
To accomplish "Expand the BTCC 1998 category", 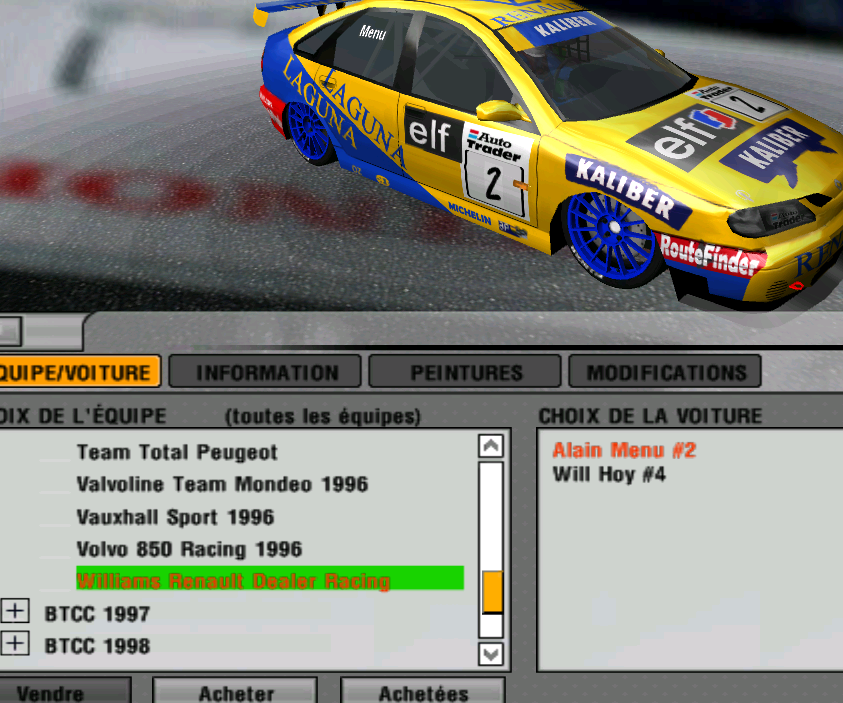I will click(x=15, y=643).
